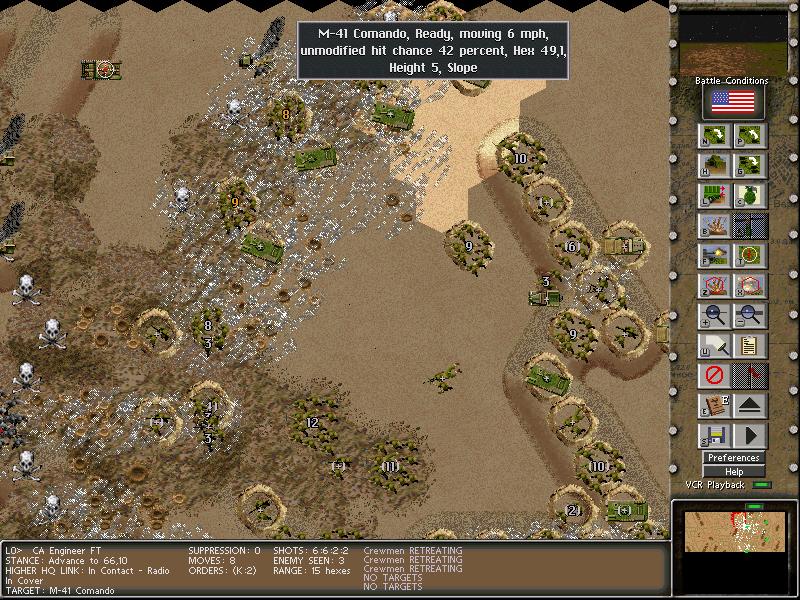
Task: Activate the green truck load button
Action: pyautogui.click(x=714, y=196)
